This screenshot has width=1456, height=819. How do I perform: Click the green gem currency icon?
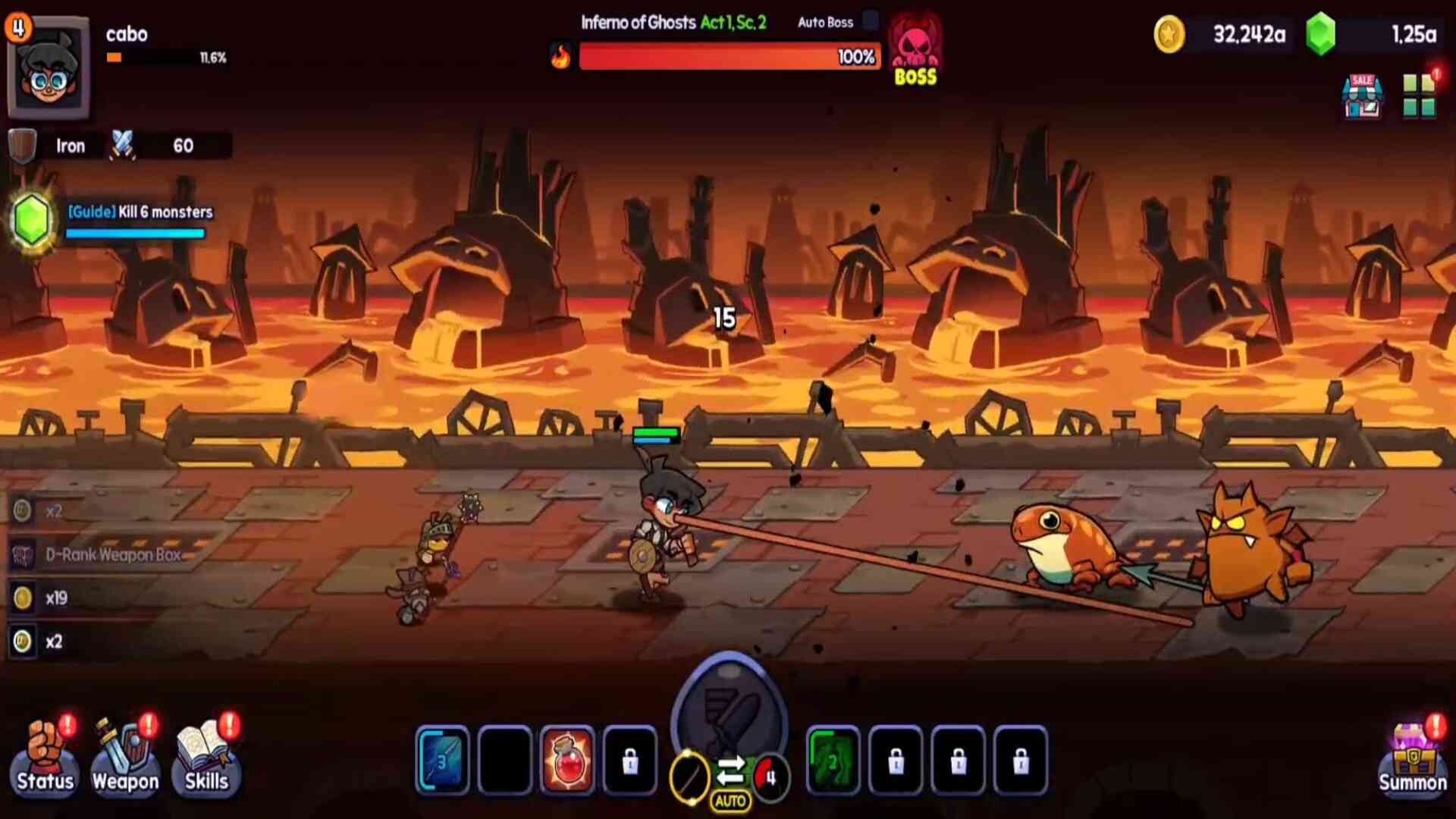click(1320, 35)
